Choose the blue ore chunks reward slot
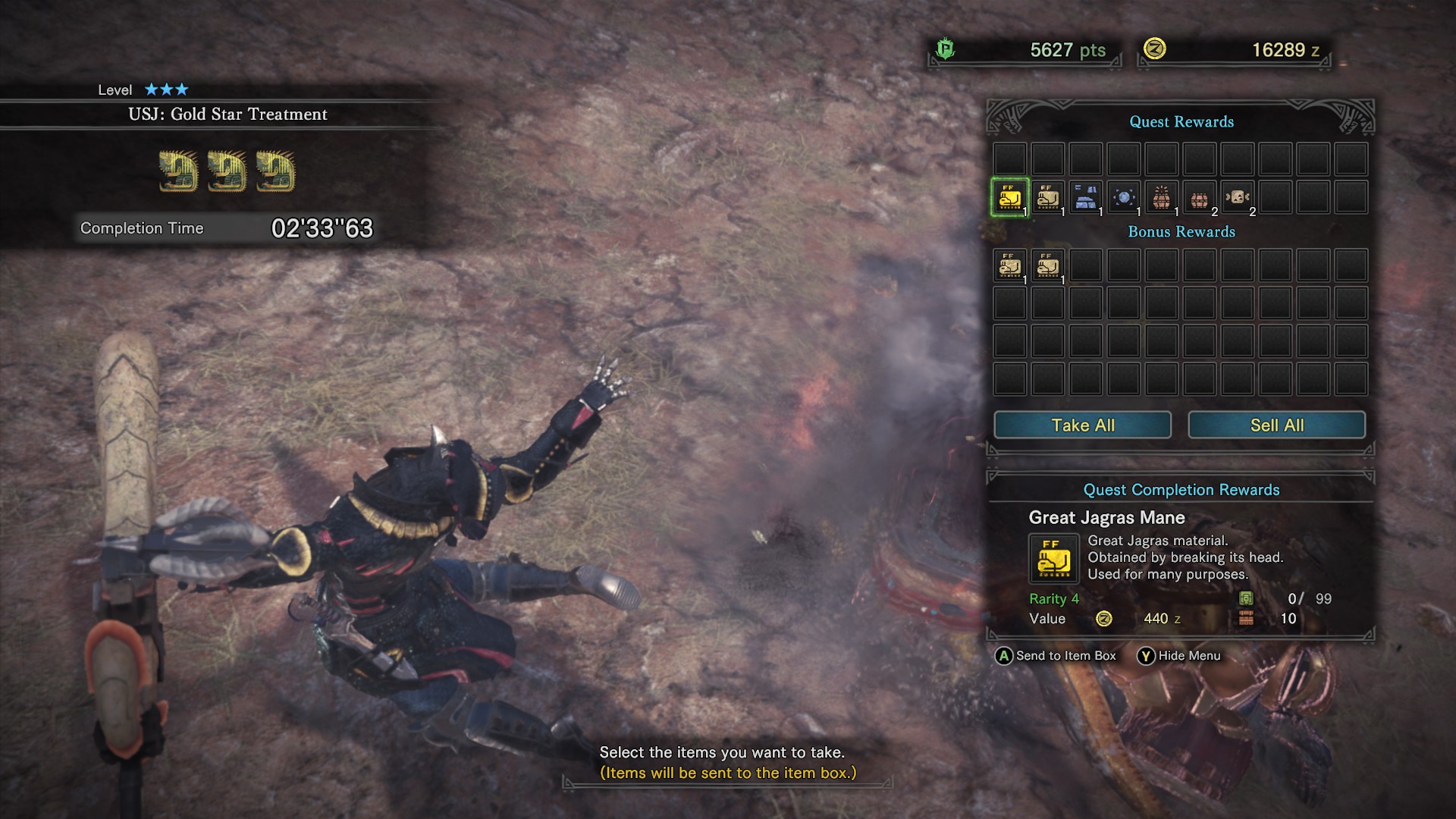This screenshot has height=819, width=1456. 1086,198
